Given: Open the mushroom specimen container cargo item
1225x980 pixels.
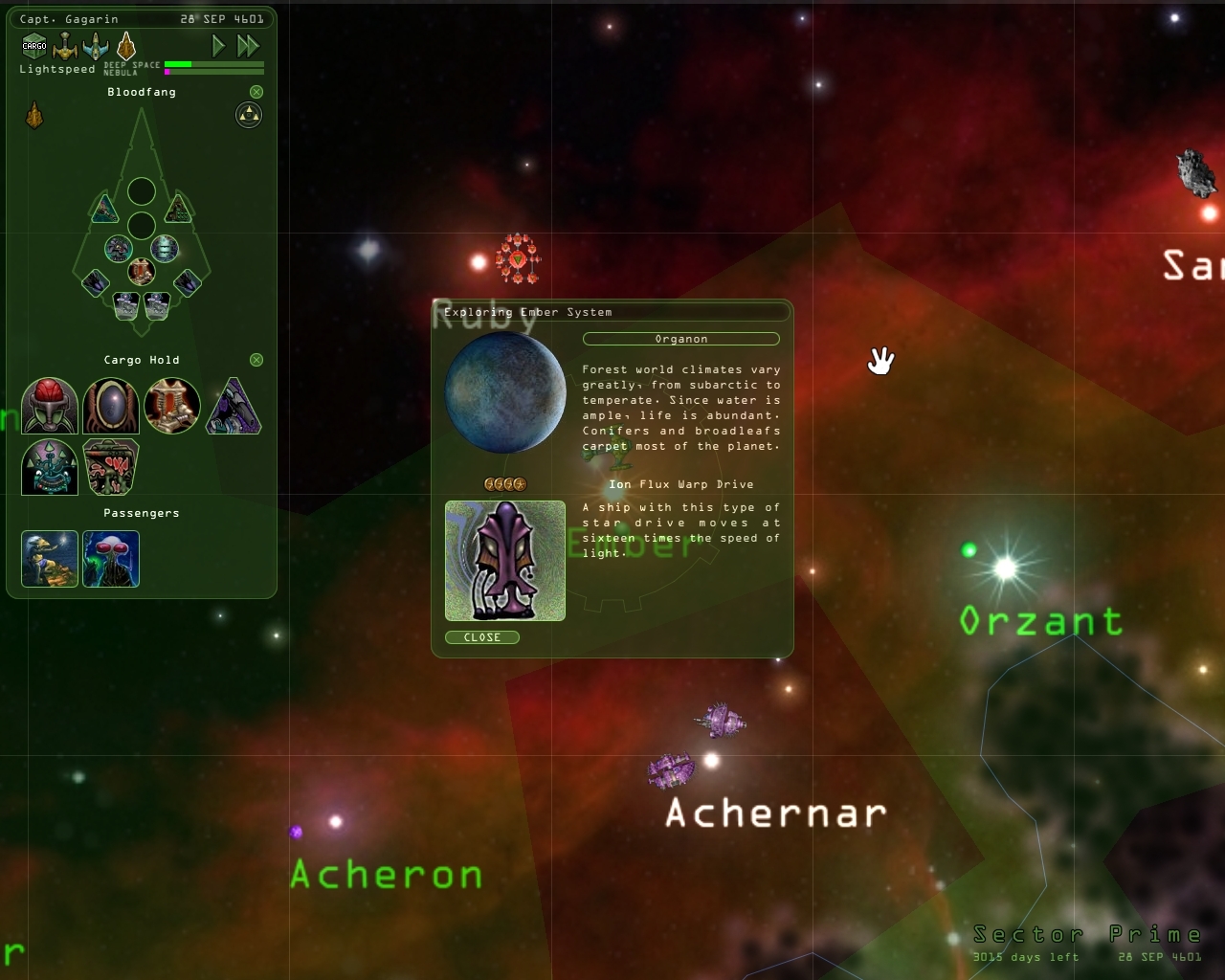Looking at the screenshot, I should coord(110,466).
